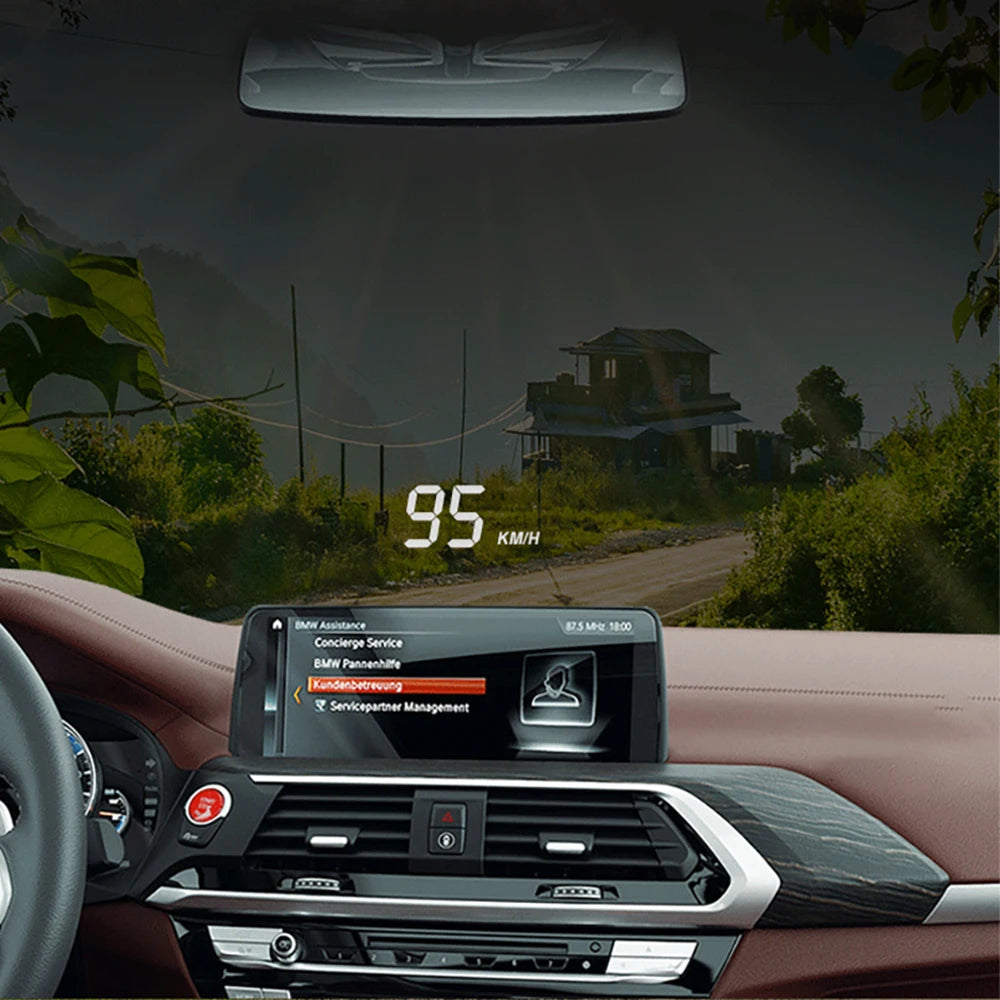Open BMW Pannenhilfe from the list
This screenshot has height=1000, width=1000.
tap(357, 664)
